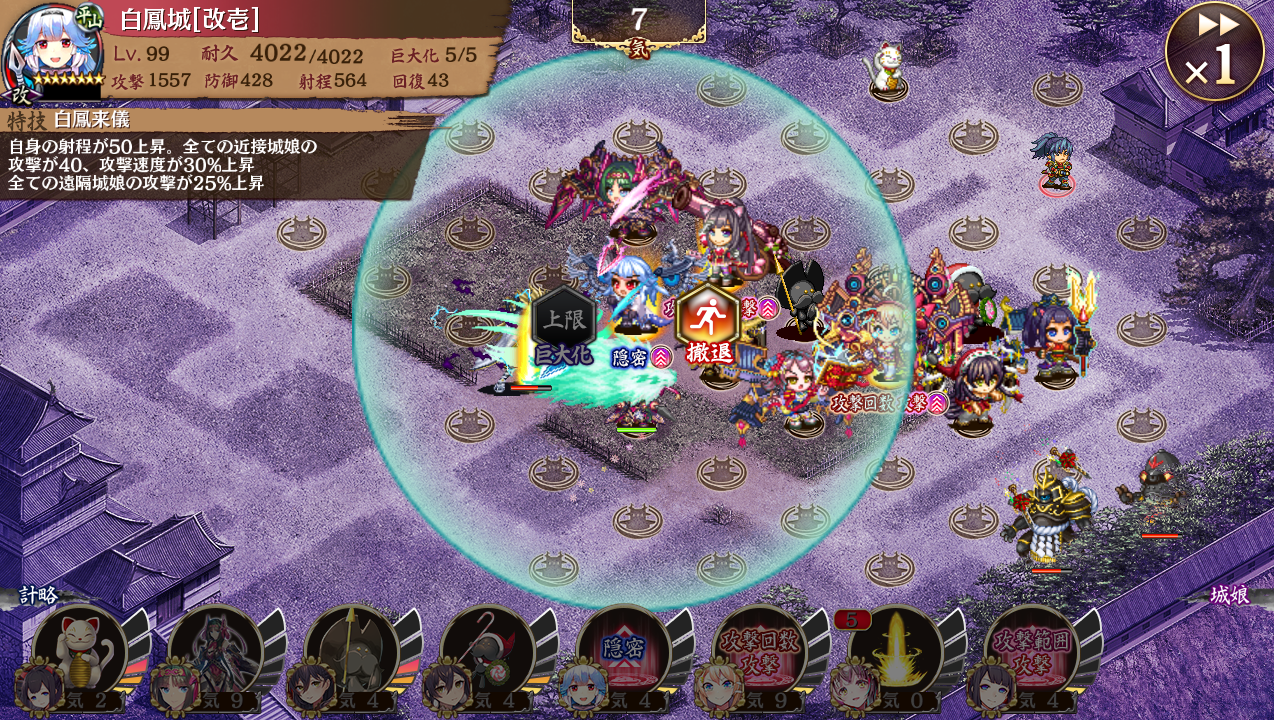The height and width of the screenshot is (720, 1274).
Task: Activate the 攻撃範囲 攻撃 stratagem
Action: [1031, 652]
